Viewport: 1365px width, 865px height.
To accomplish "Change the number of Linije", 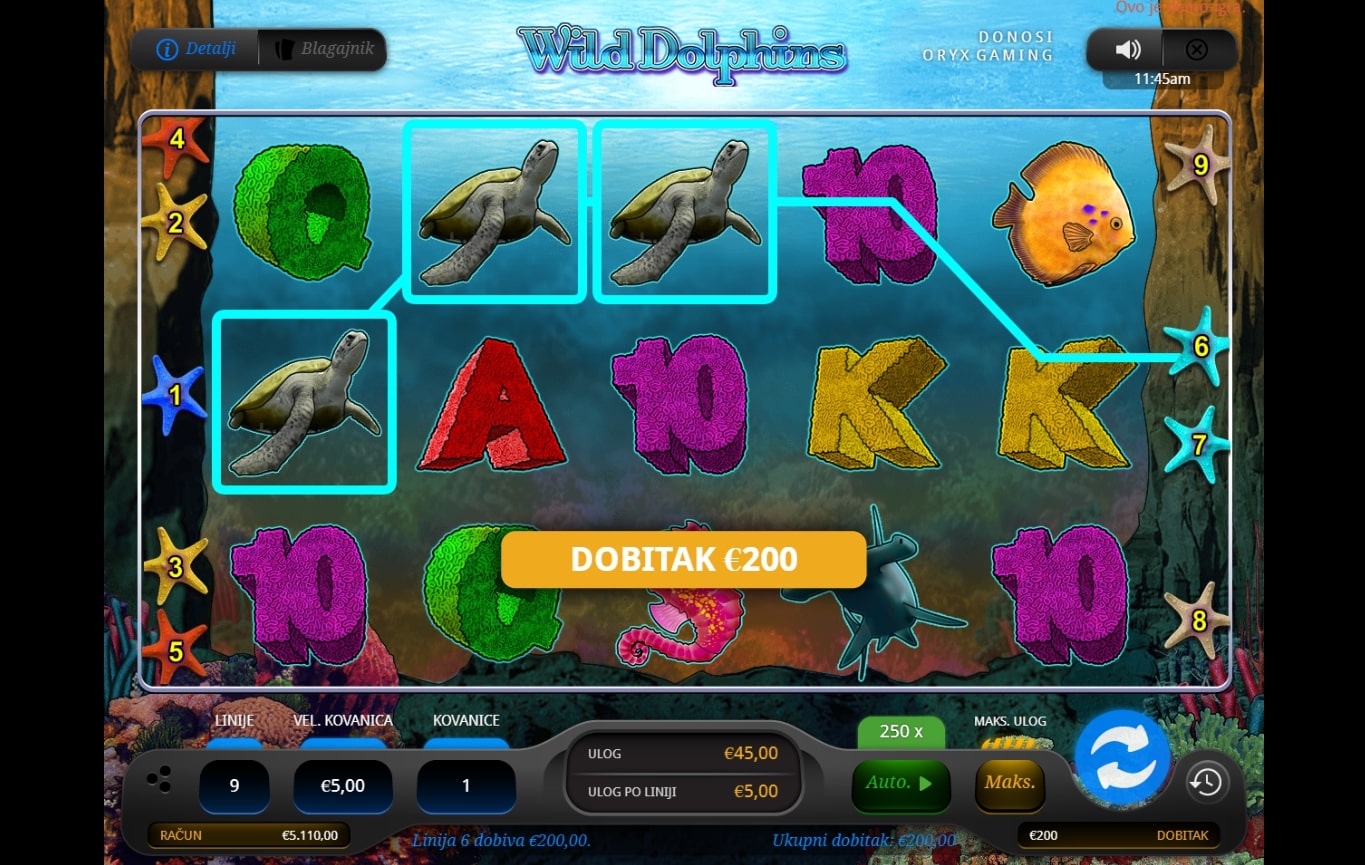I will click(234, 786).
